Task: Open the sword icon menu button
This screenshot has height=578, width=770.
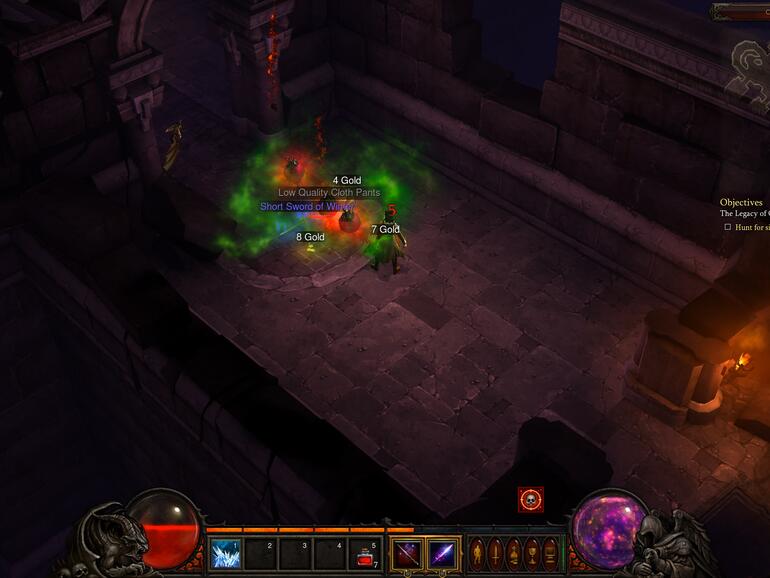Action: coord(494,553)
